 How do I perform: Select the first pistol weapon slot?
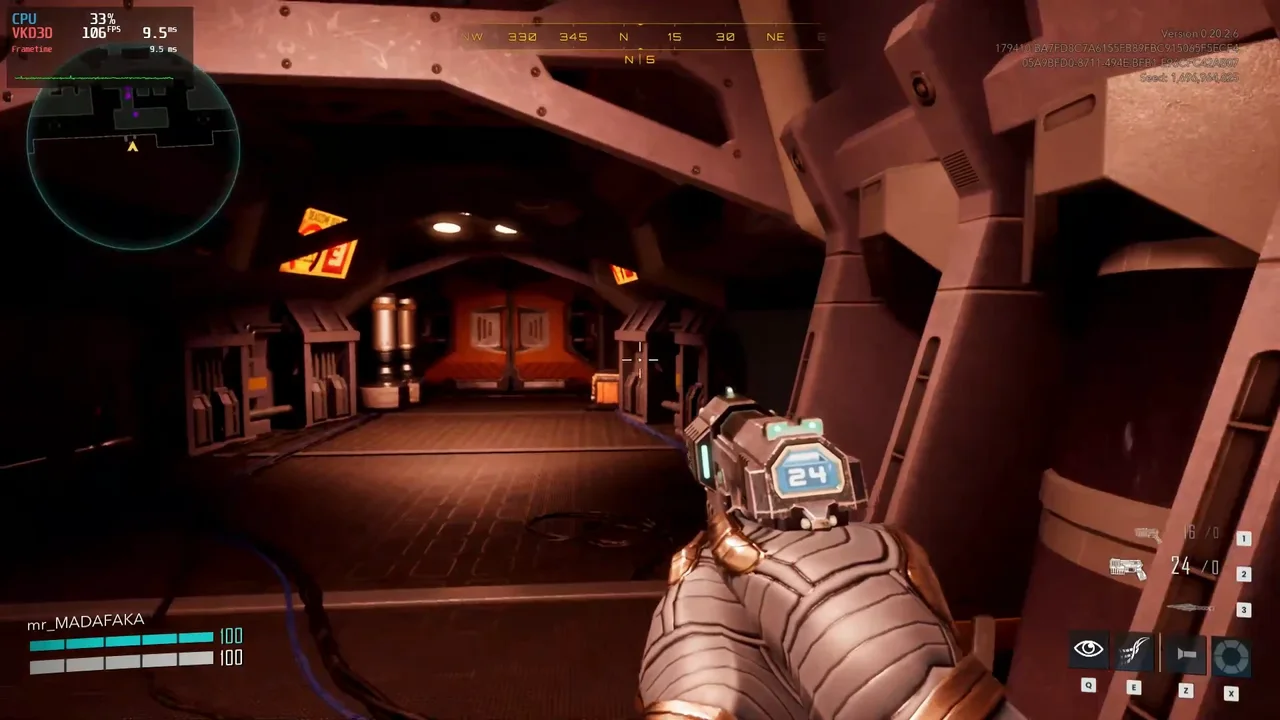[x=1148, y=535]
